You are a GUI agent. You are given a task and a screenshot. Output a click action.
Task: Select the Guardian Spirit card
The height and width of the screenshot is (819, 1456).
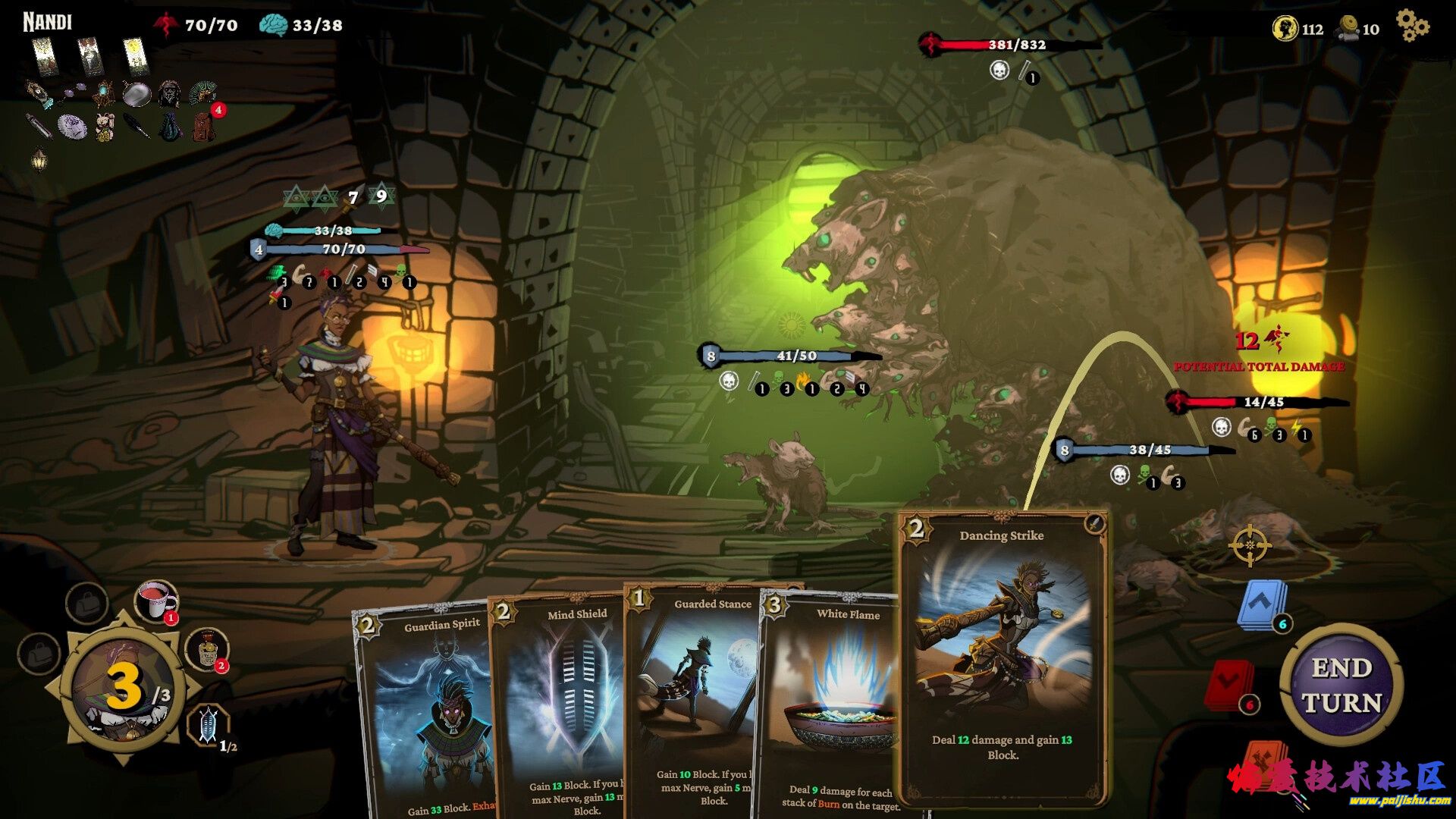tap(425, 713)
